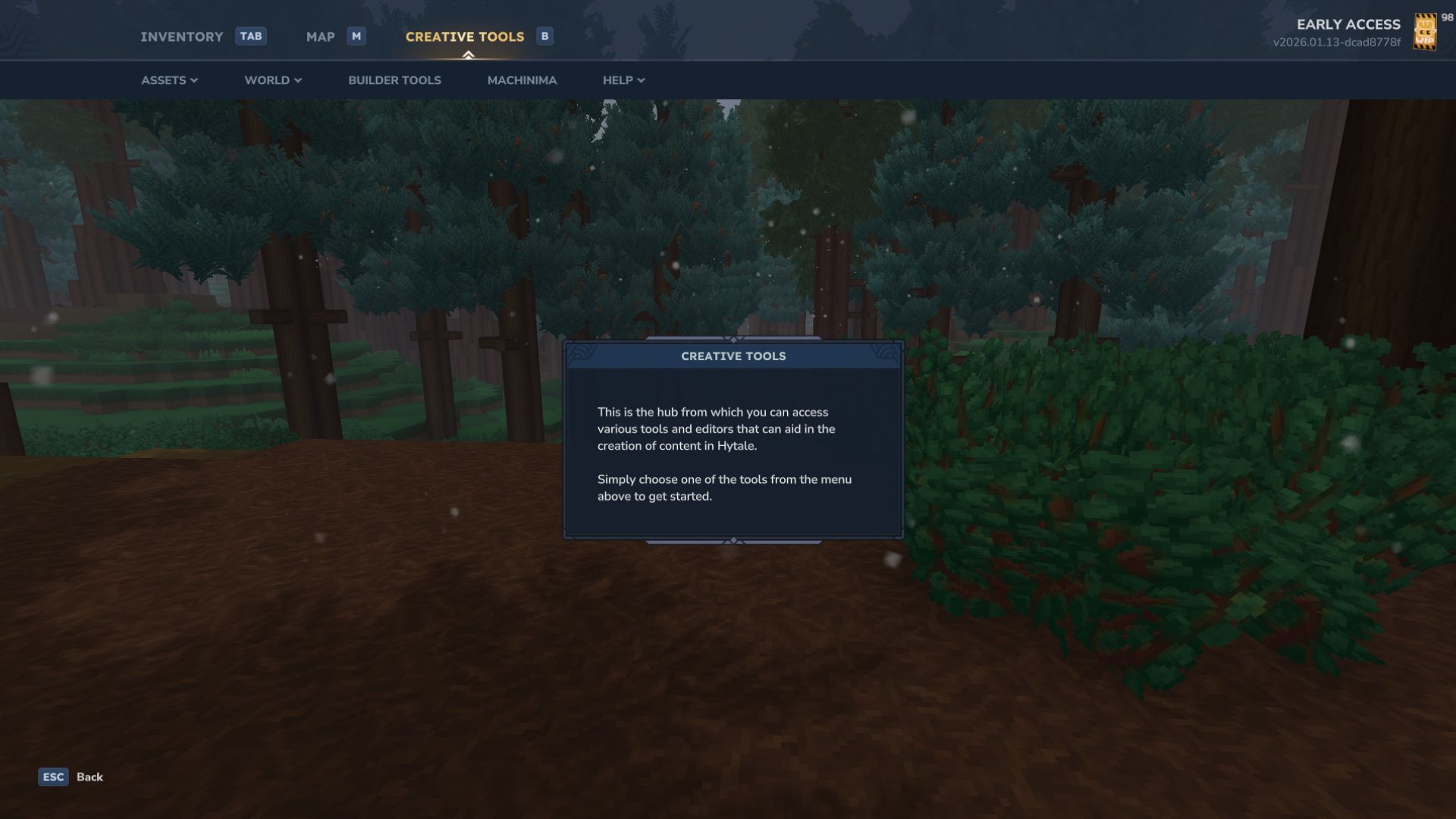Click the diamond ornament below the panel

click(x=733, y=541)
